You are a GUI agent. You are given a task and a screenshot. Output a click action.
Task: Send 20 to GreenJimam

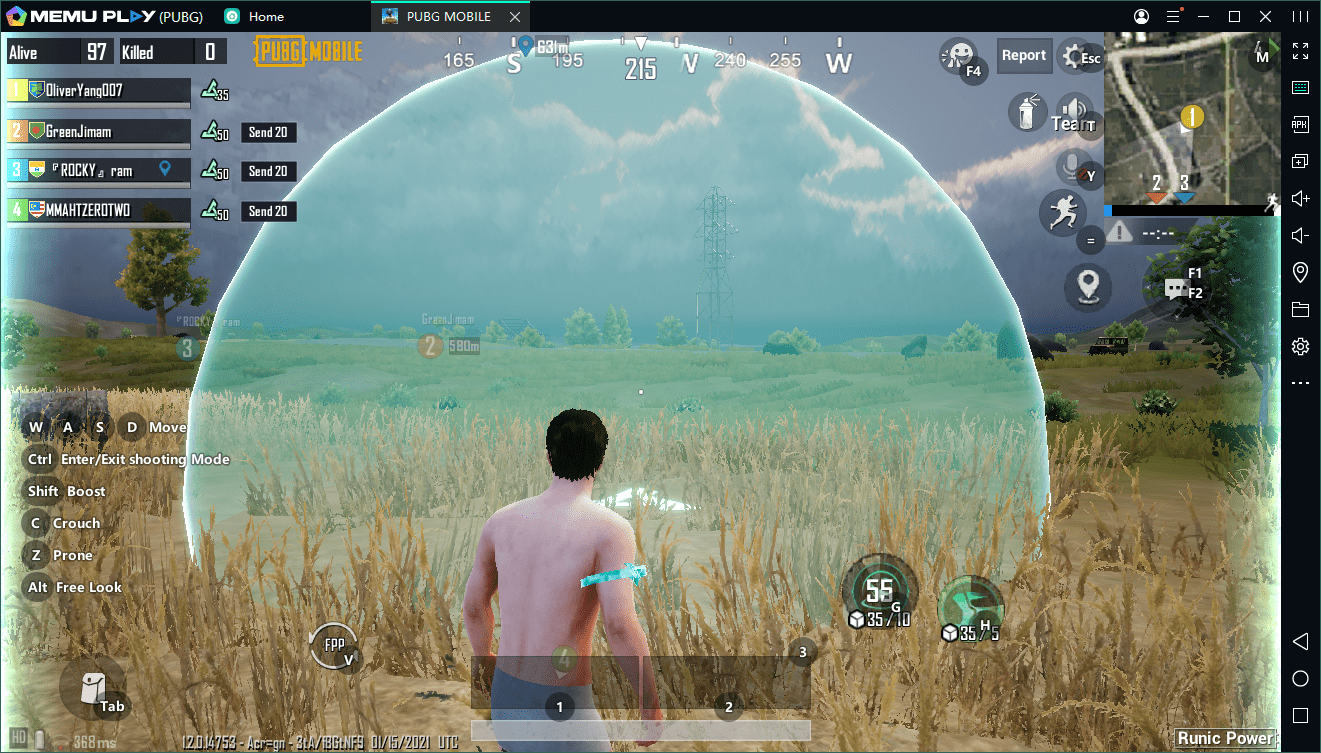(x=268, y=132)
